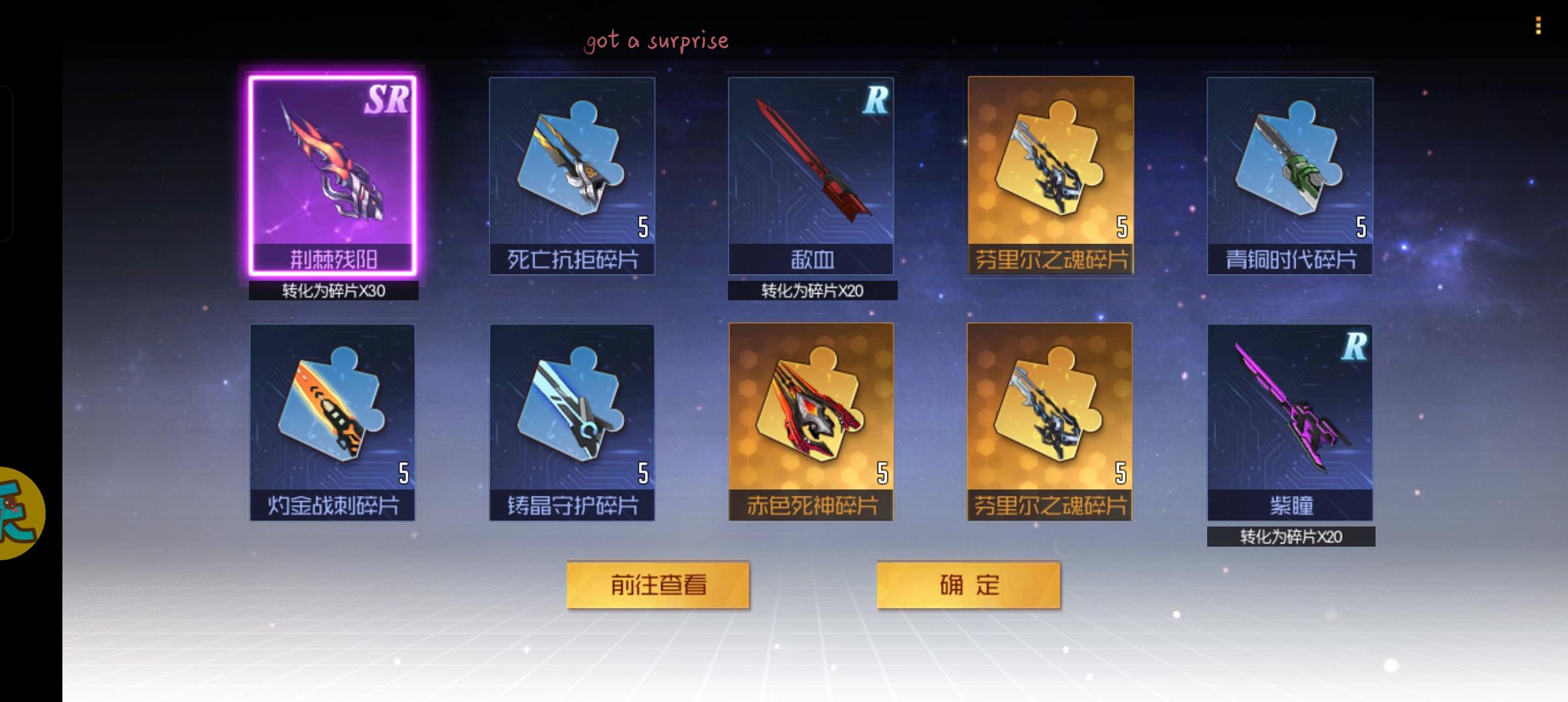Click the got a surprise title text
The height and width of the screenshot is (702, 1568).
point(657,39)
